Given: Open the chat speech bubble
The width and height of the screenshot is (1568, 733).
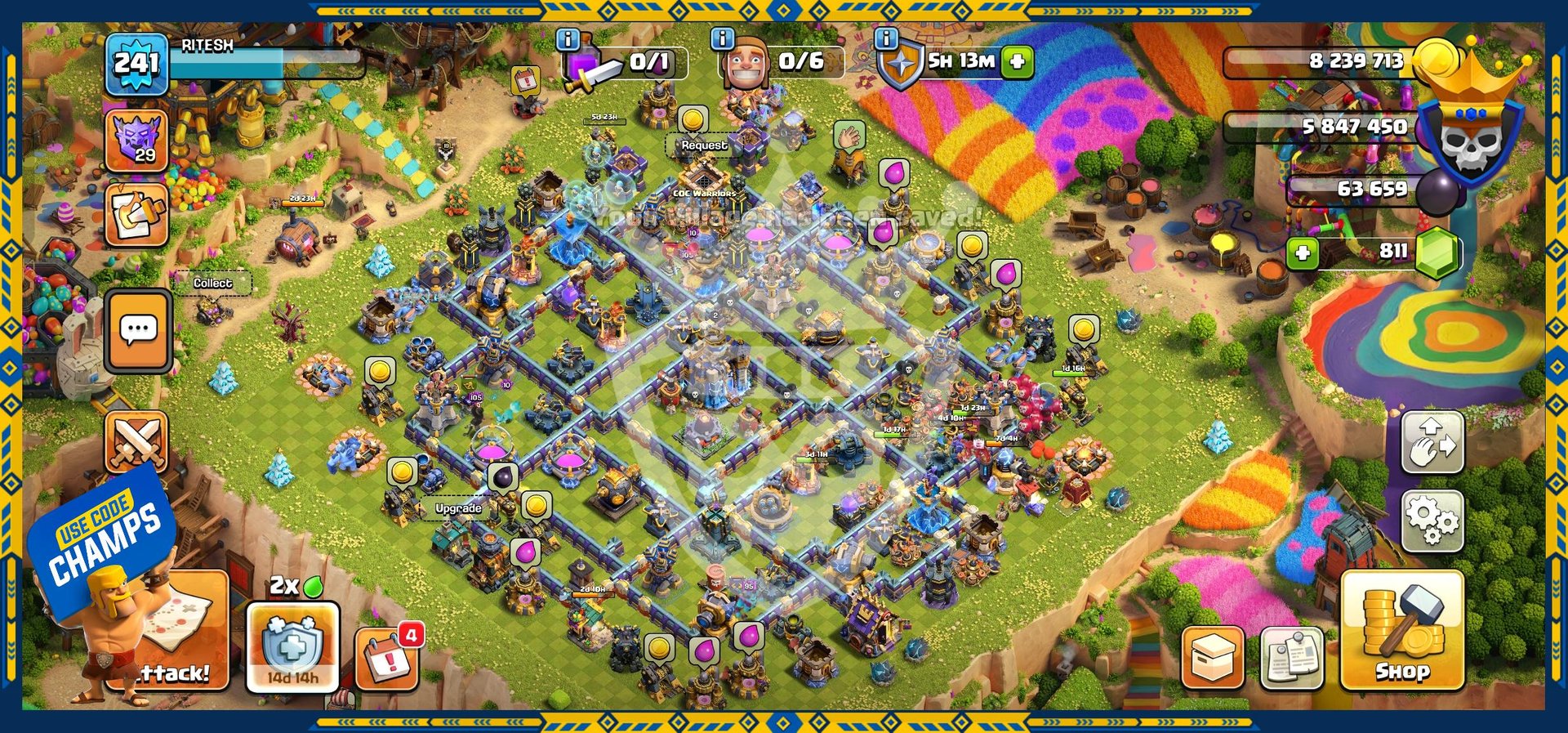Looking at the screenshot, I should pos(138,331).
